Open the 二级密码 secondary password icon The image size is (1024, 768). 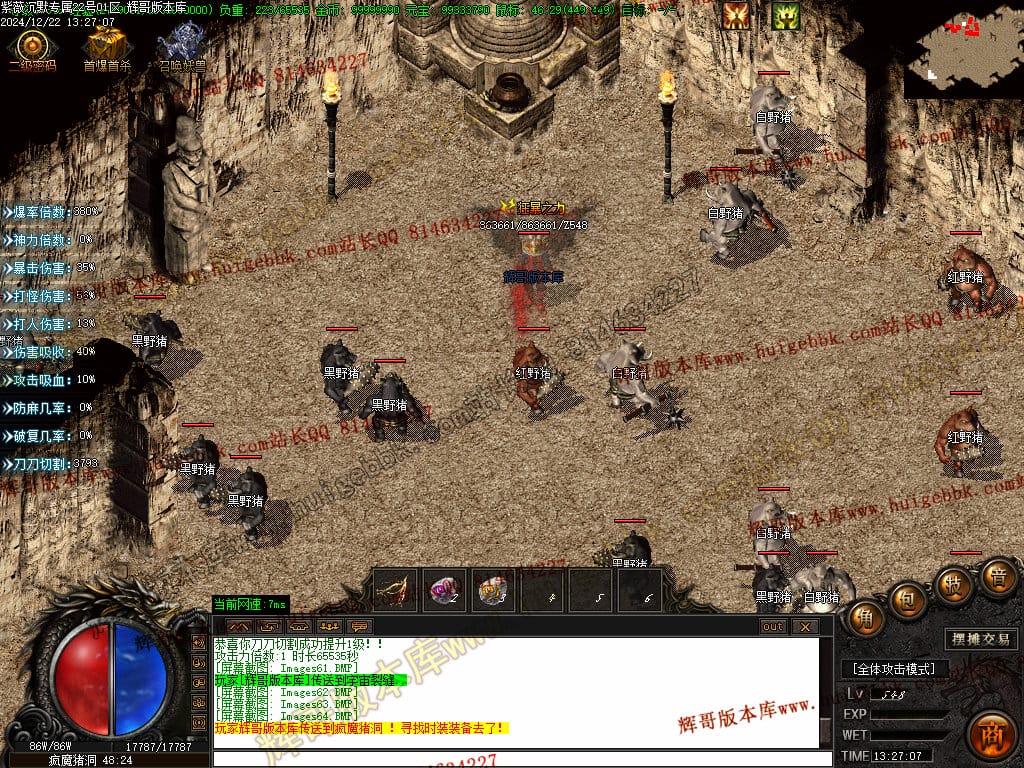31,46
